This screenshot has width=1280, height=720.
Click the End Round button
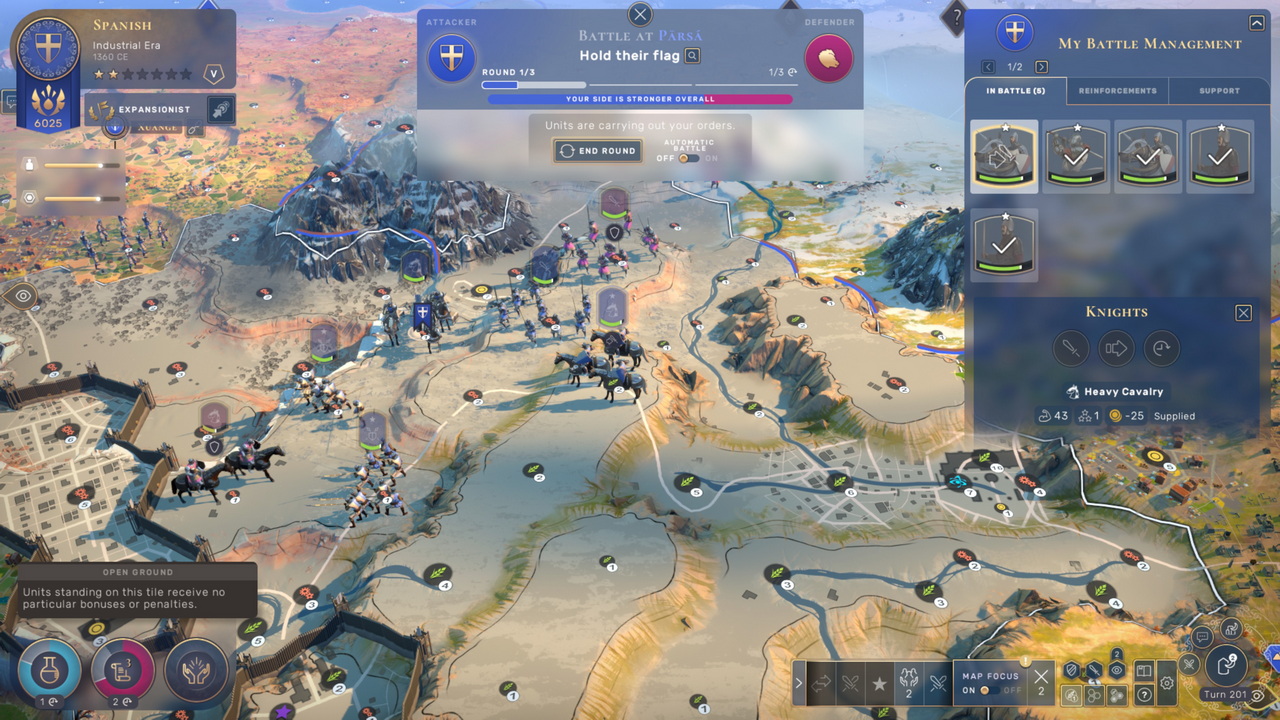598,151
